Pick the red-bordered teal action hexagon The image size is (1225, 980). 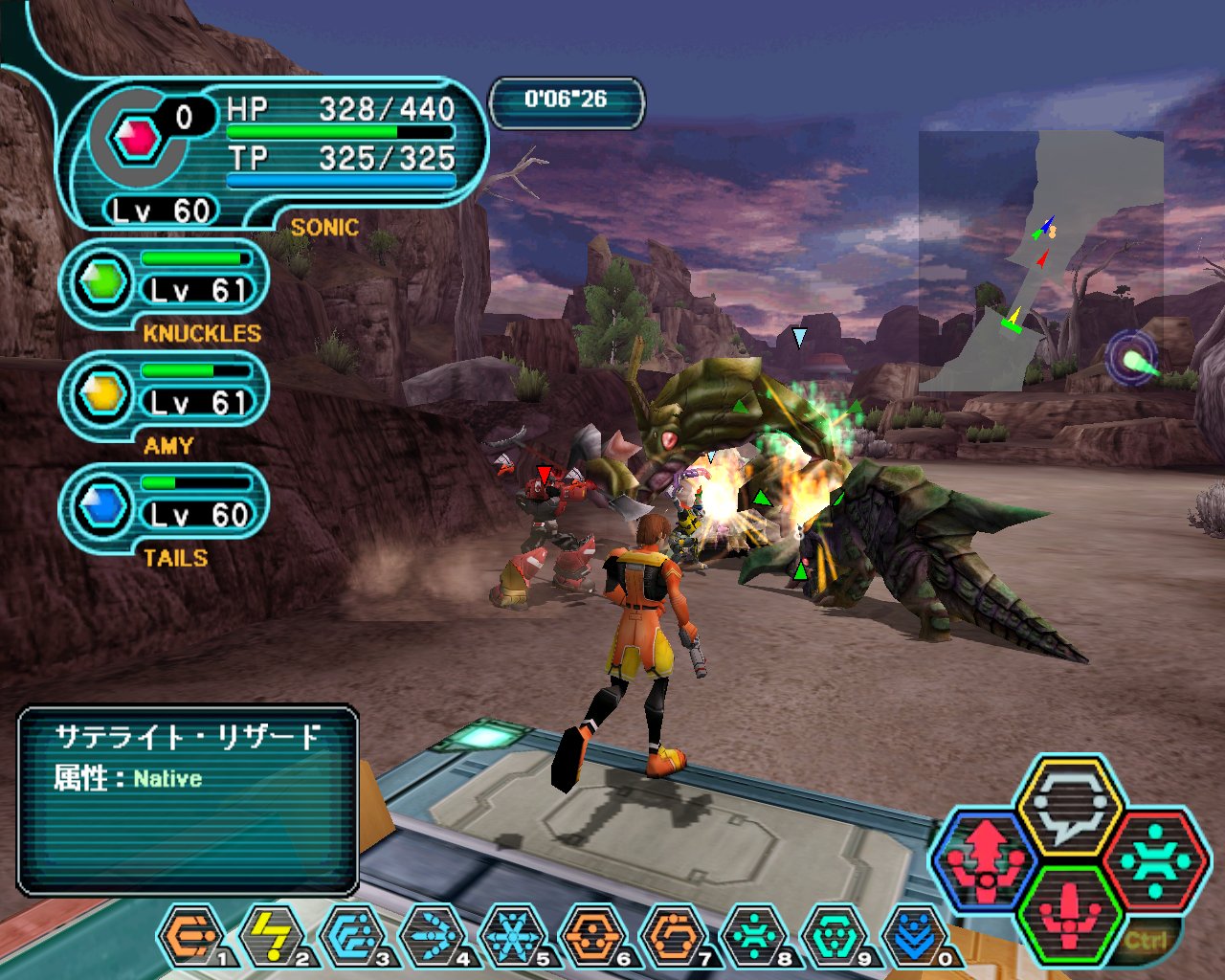tap(1155, 859)
